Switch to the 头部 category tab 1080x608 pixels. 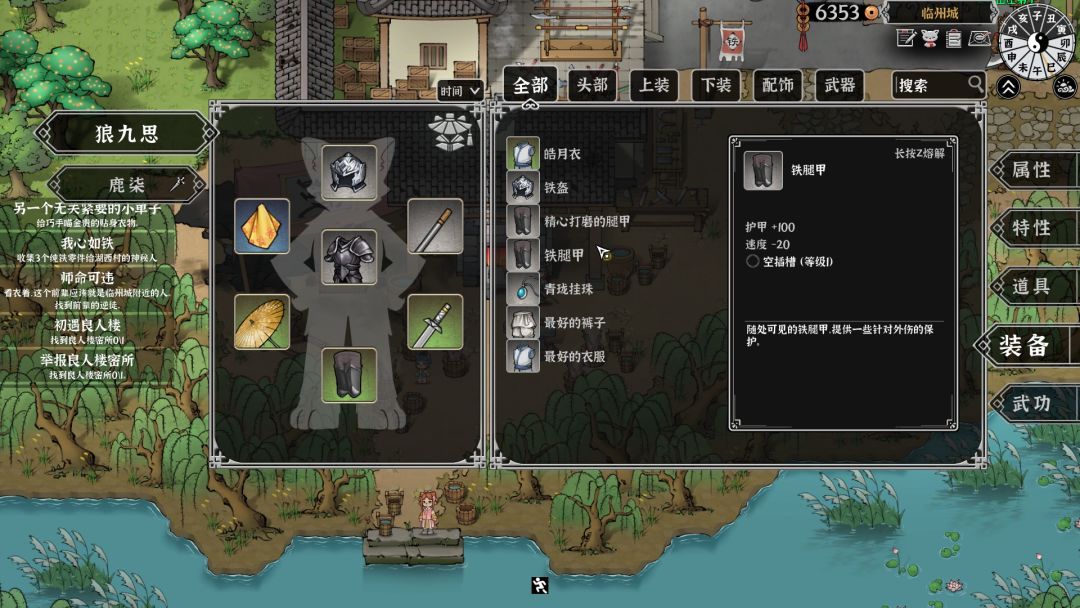tap(592, 85)
